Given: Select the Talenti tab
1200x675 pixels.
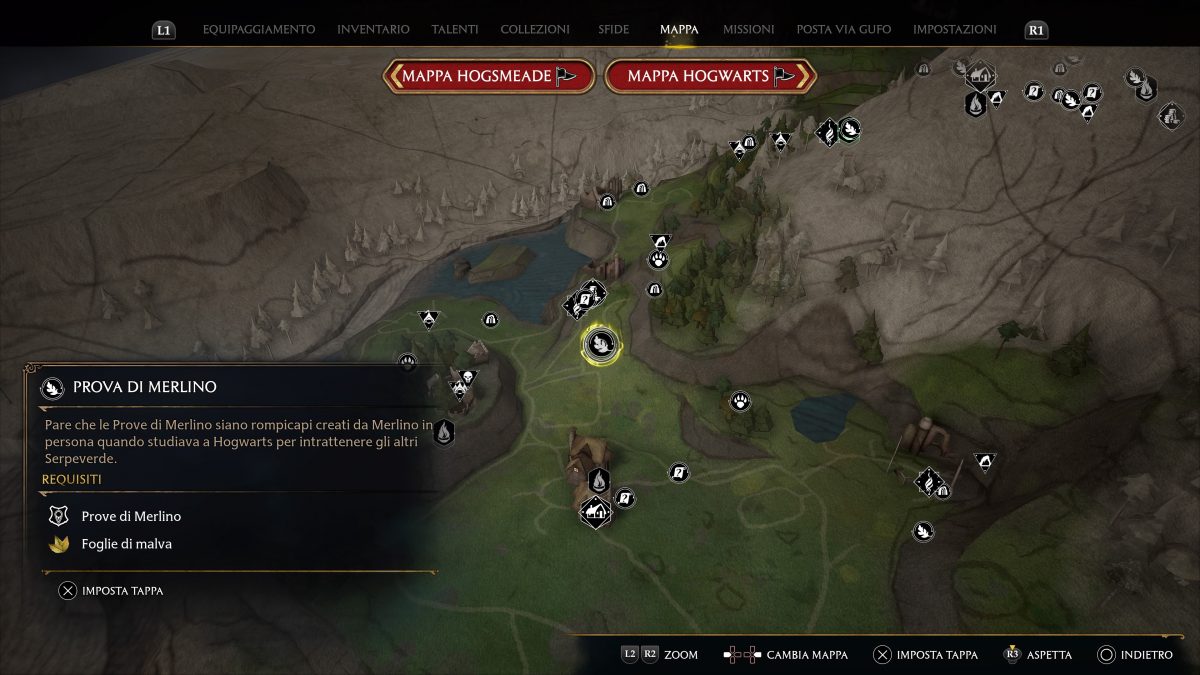Looking at the screenshot, I should [x=455, y=30].
